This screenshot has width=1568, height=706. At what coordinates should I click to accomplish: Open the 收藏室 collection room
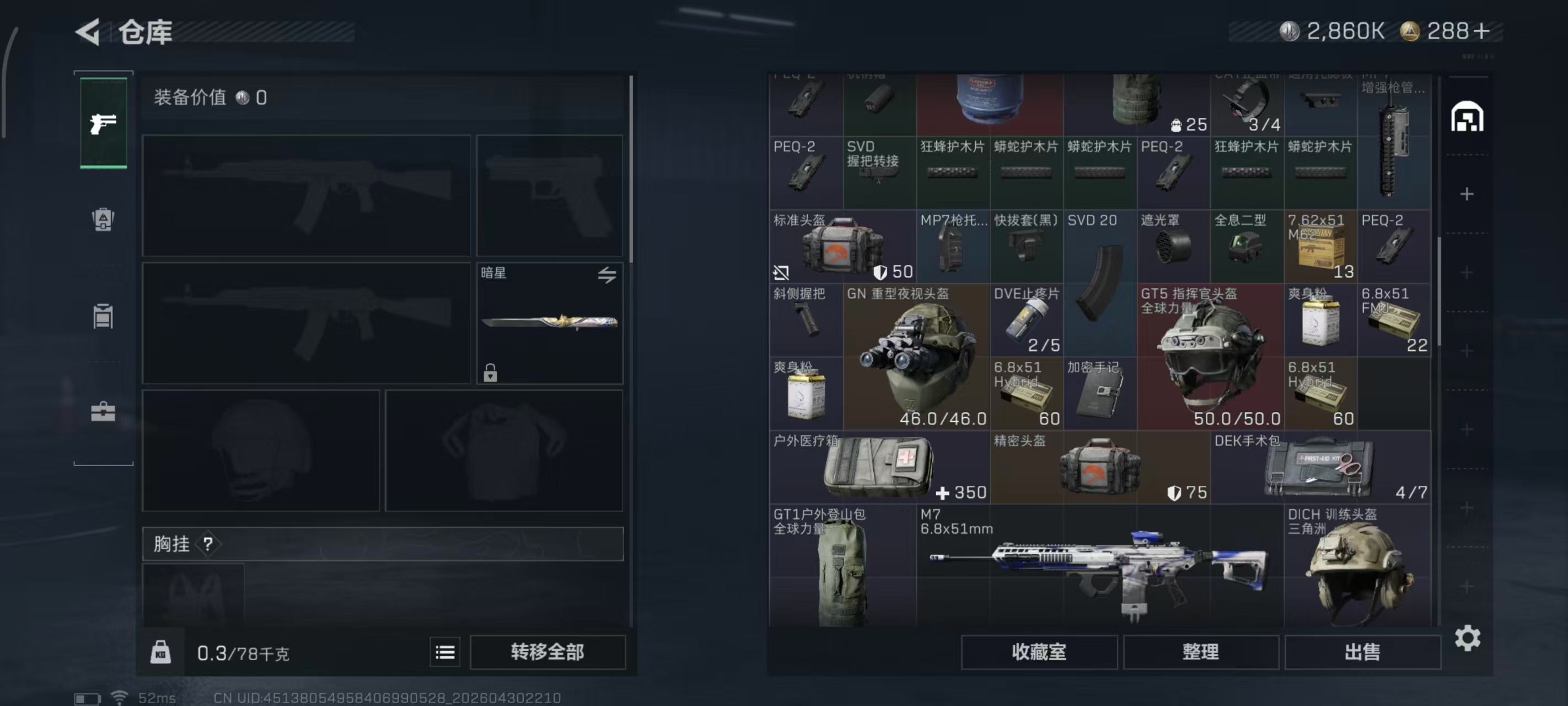pyautogui.click(x=1039, y=652)
